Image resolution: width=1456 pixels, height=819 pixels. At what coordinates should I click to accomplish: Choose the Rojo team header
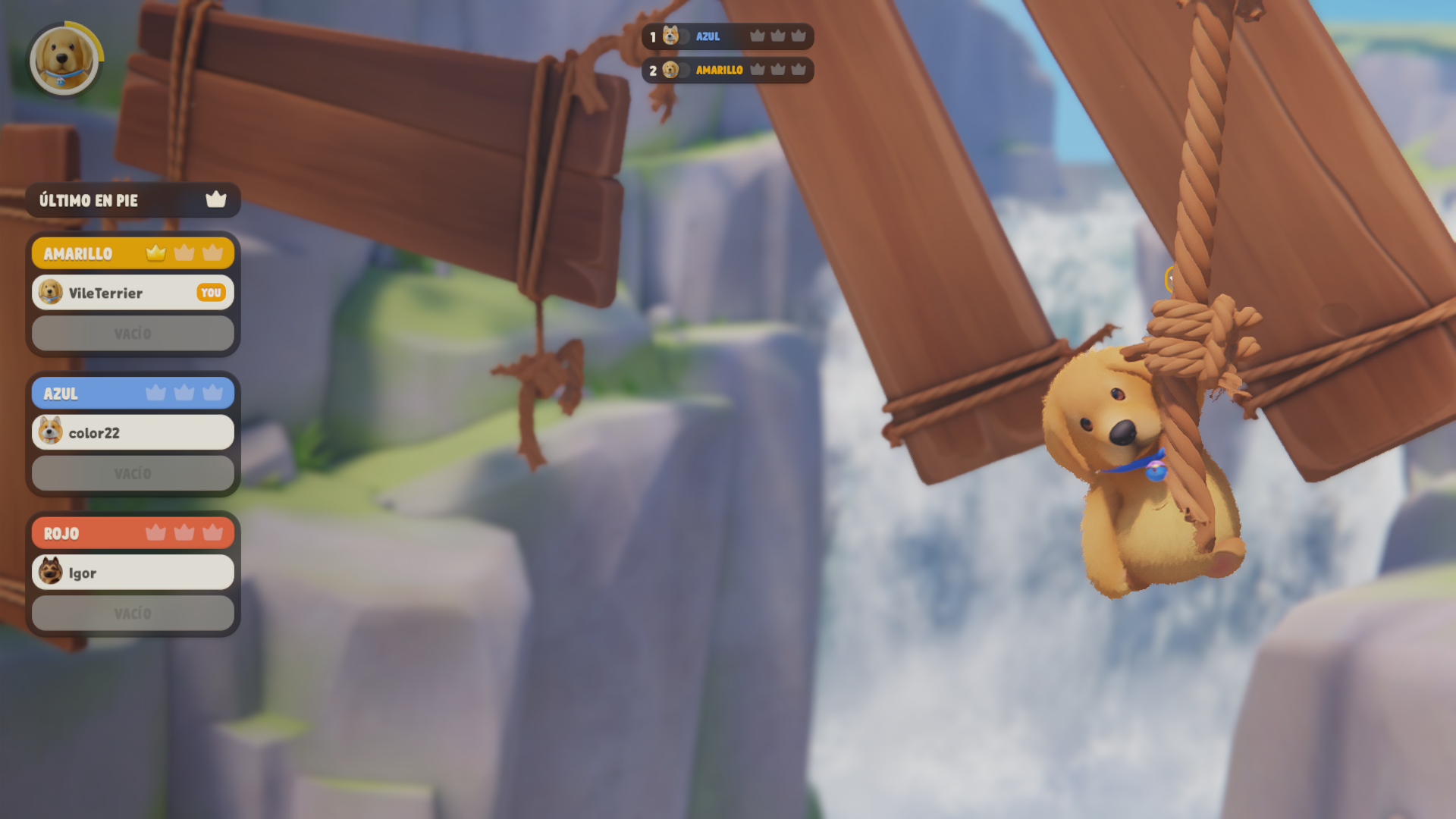pos(133,533)
